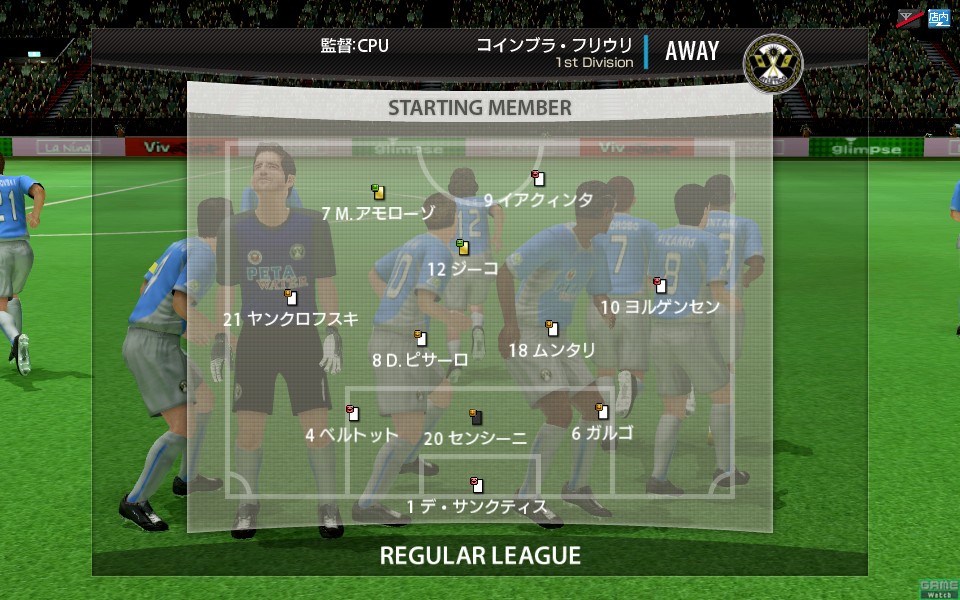
Task: Choose defender 20 センシーニ card
Action: tap(476, 416)
